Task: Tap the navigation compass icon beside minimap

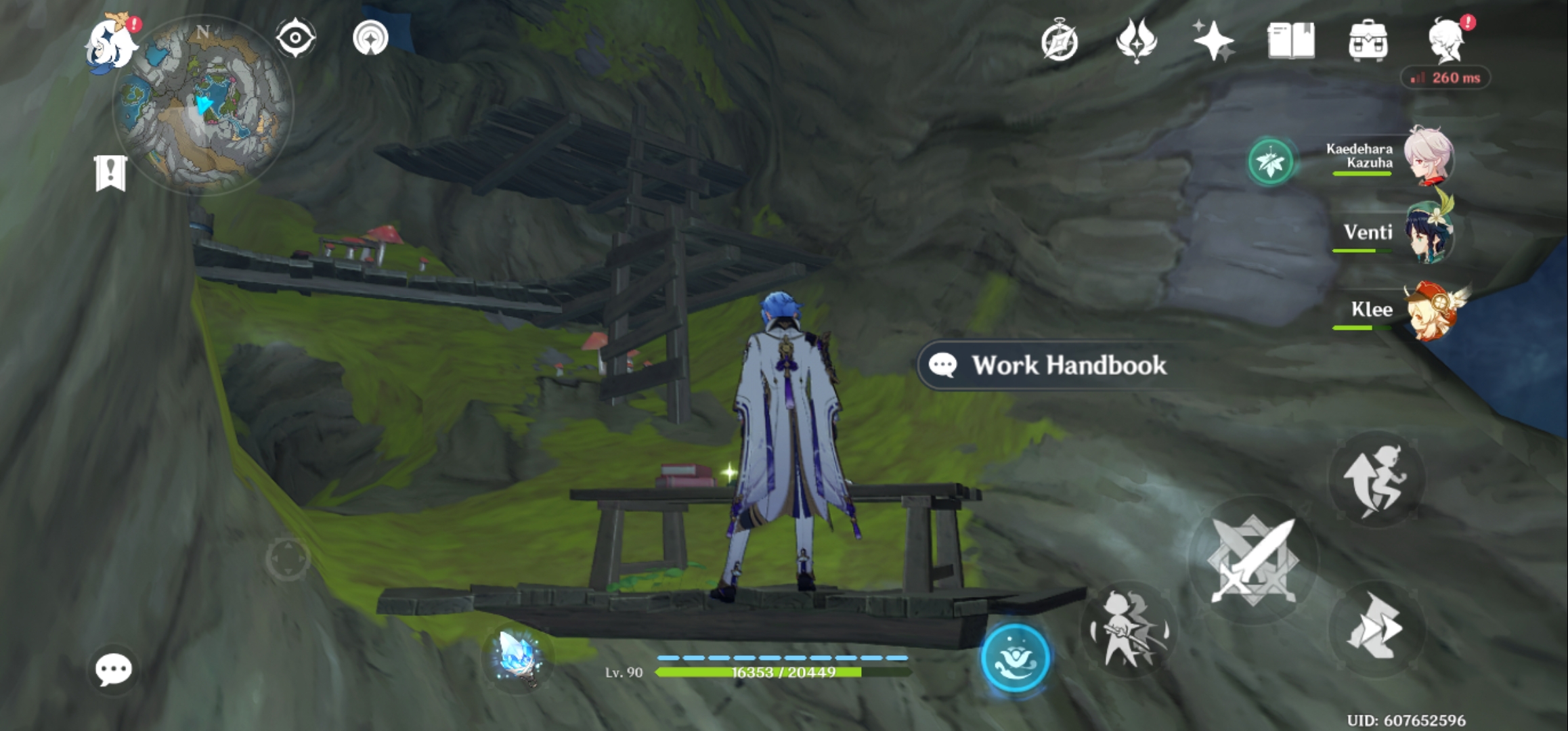Action: pyautogui.click(x=296, y=39)
